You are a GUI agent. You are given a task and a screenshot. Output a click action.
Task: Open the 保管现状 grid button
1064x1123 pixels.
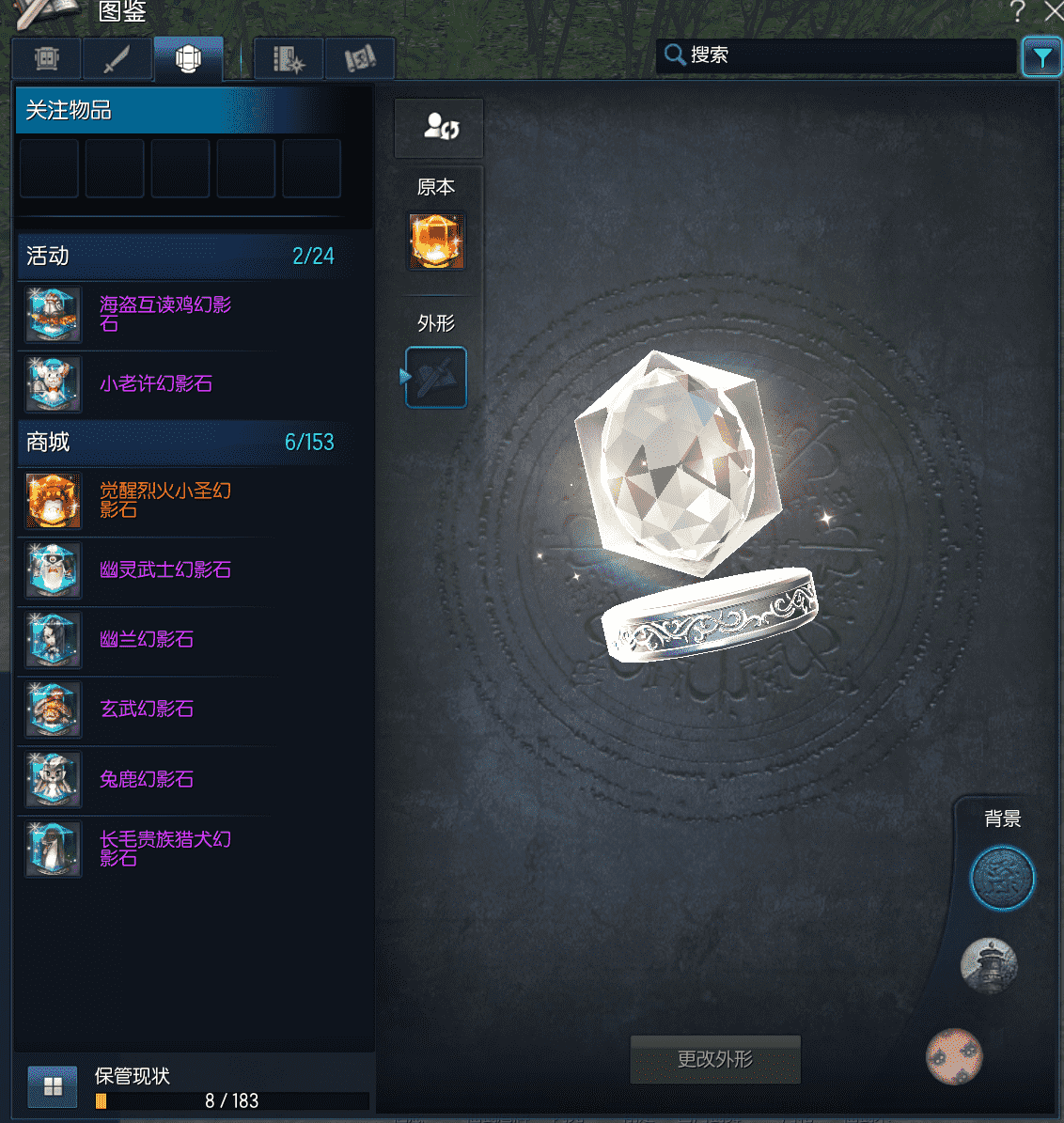53,1086
